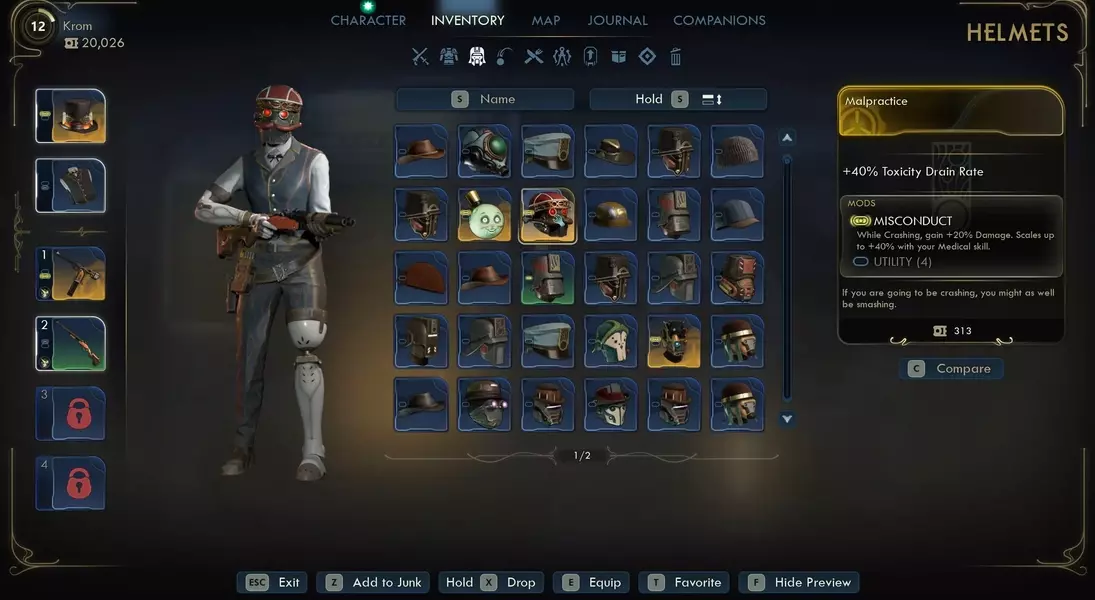Show the junk category trash can icon
Image resolution: width=1095 pixels, height=600 pixels.
tap(676, 57)
